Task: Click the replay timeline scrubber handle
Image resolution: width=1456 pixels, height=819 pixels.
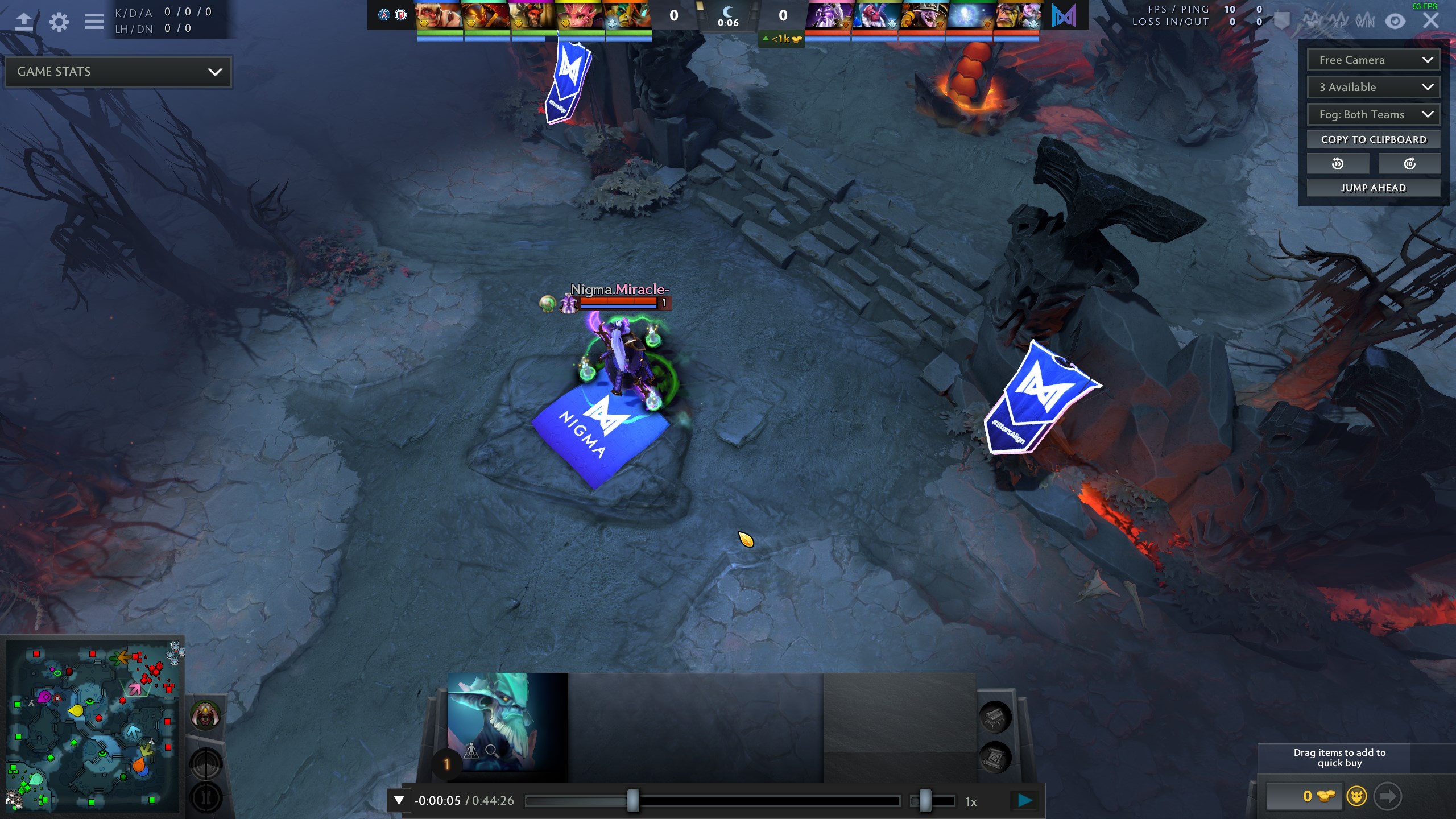Action: click(x=632, y=801)
